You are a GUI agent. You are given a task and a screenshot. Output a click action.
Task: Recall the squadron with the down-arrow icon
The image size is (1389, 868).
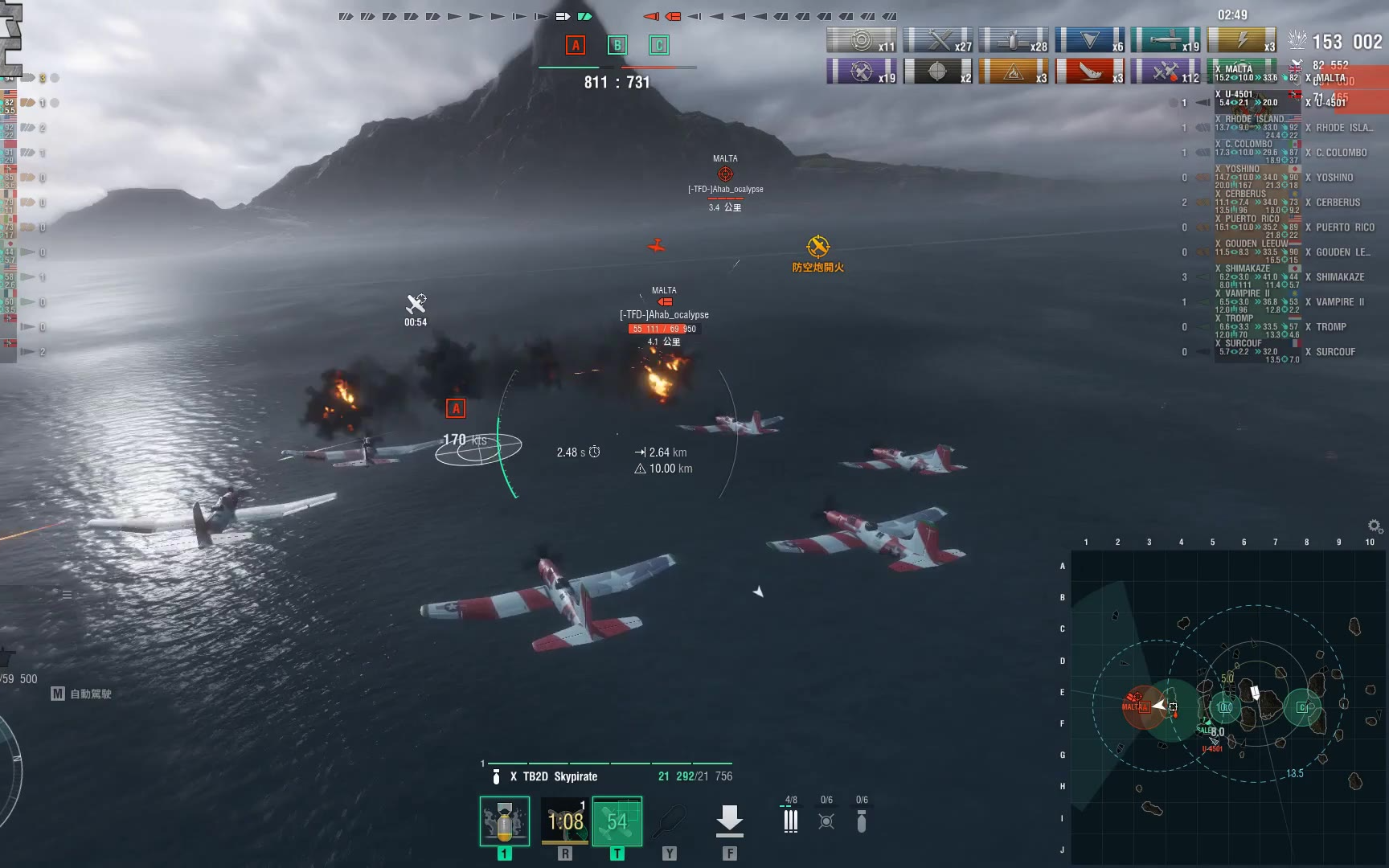coord(729,820)
